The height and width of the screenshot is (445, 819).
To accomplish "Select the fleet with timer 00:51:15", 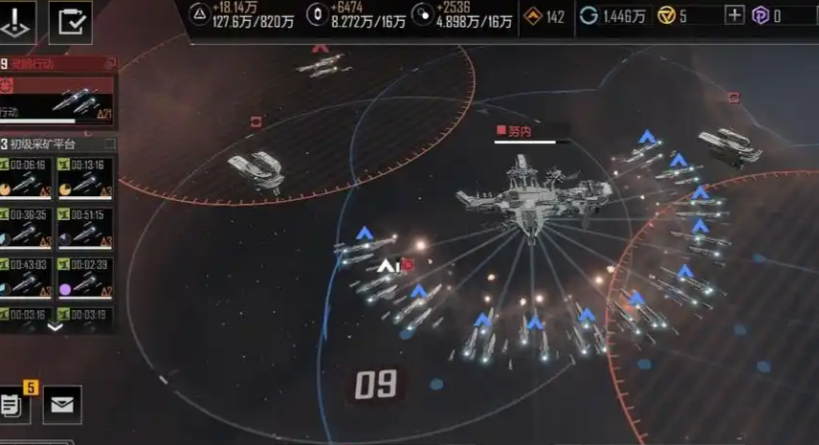I will pos(85,228).
